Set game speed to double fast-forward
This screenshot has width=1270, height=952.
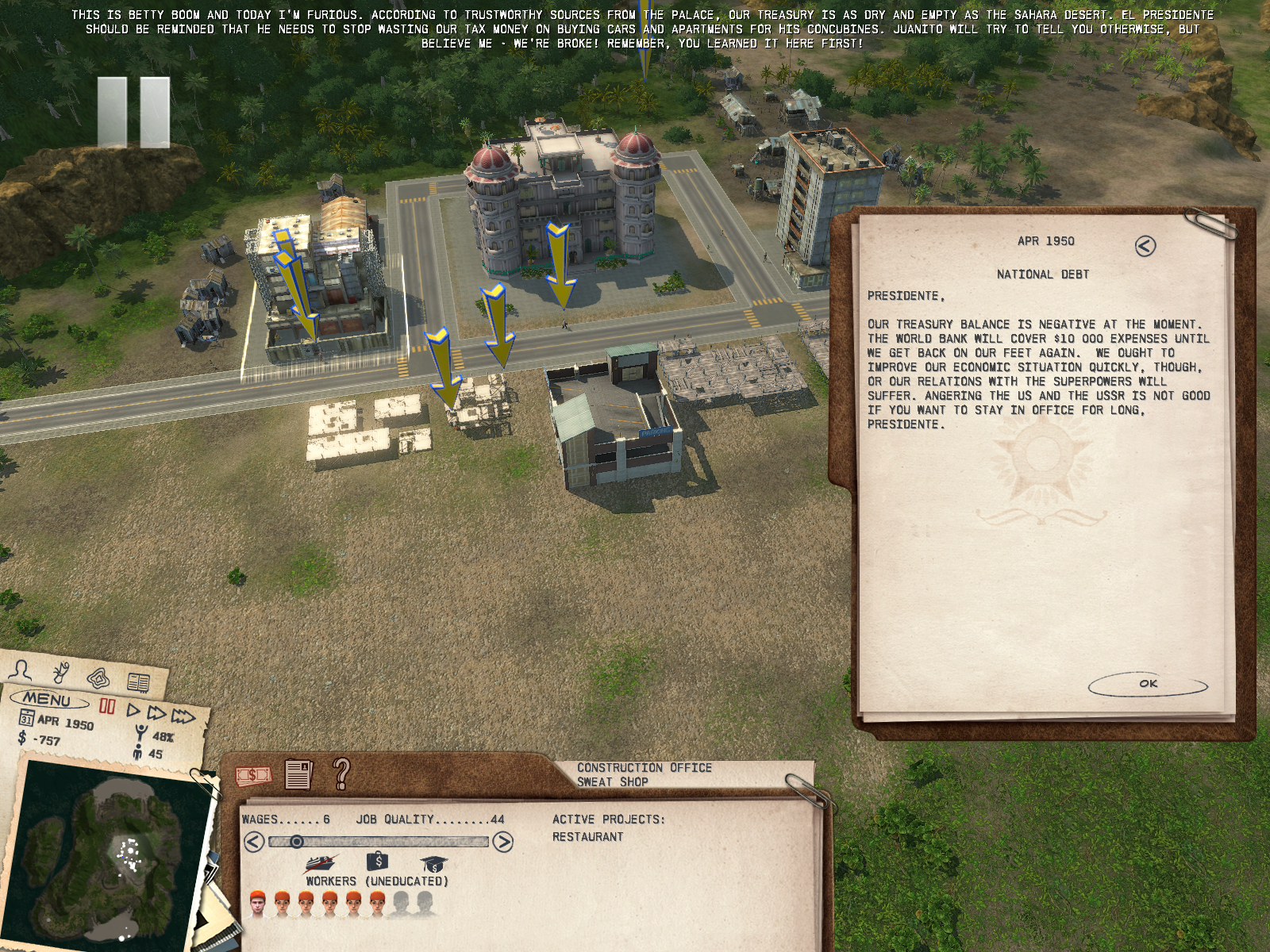[x=157, y=714]
